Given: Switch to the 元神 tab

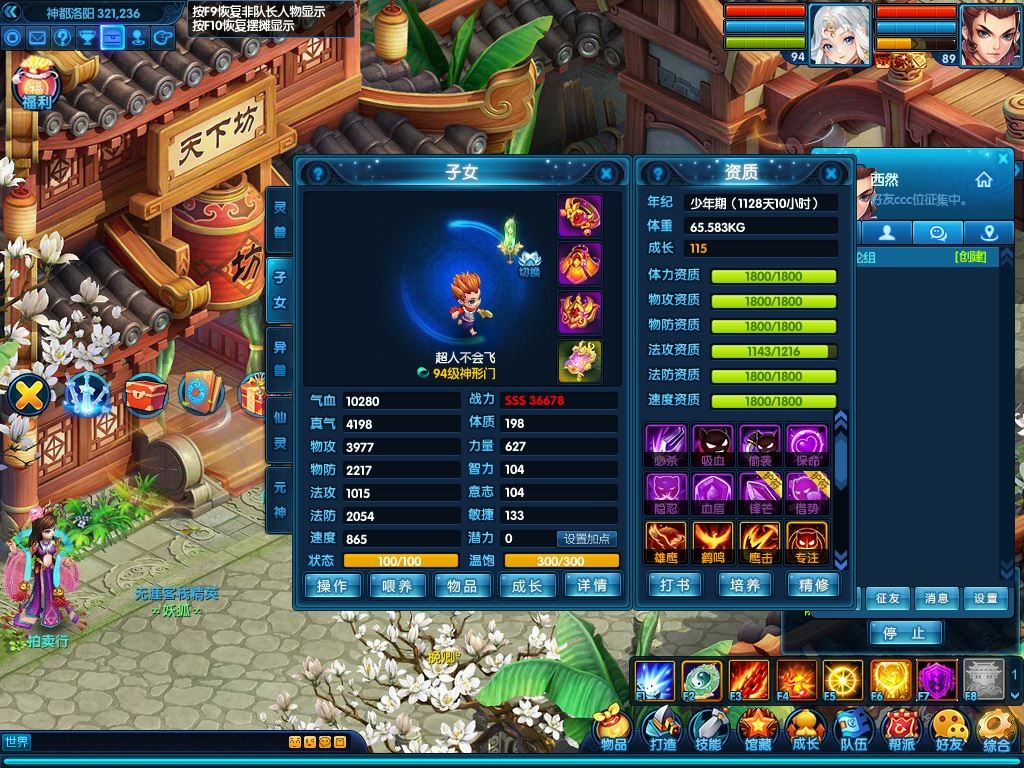Looking at the screenshot, I should [280, 497].
